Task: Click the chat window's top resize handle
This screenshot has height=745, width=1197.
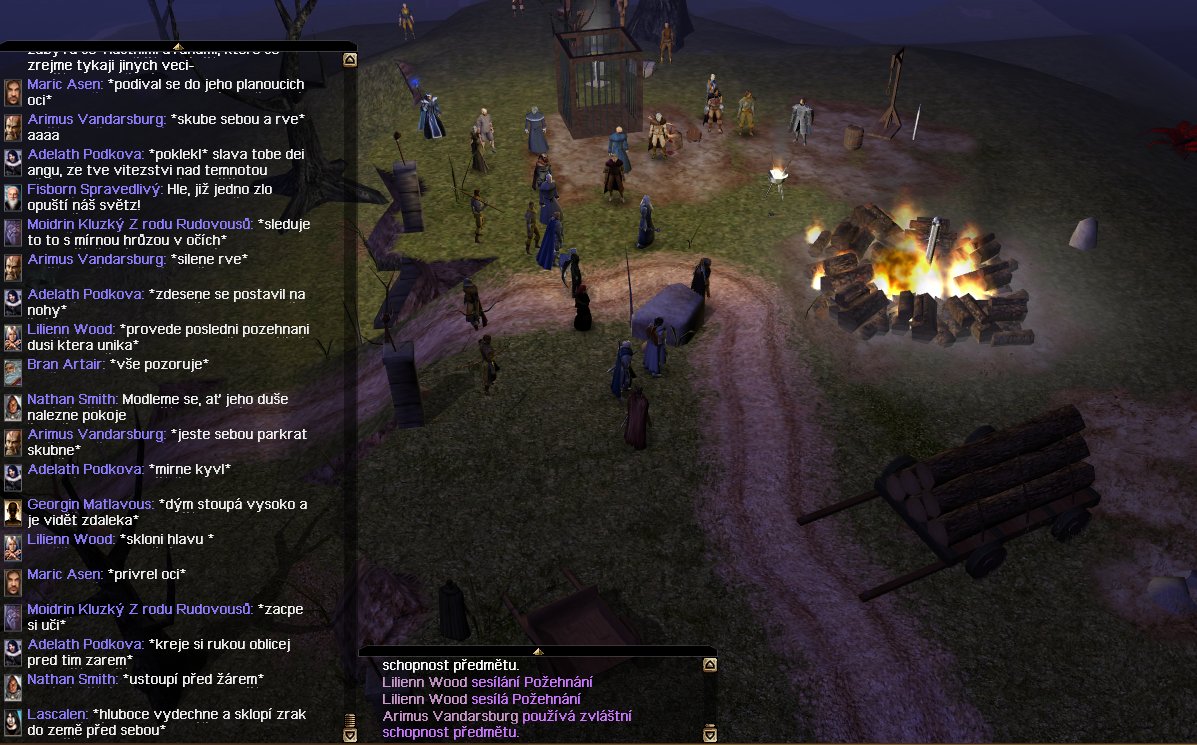Action: [178, 46]
